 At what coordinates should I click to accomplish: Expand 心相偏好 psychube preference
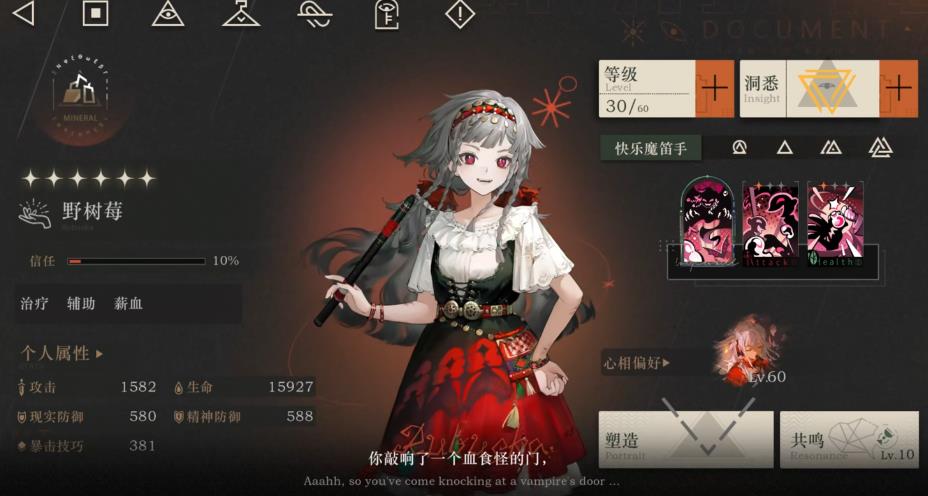636,362
